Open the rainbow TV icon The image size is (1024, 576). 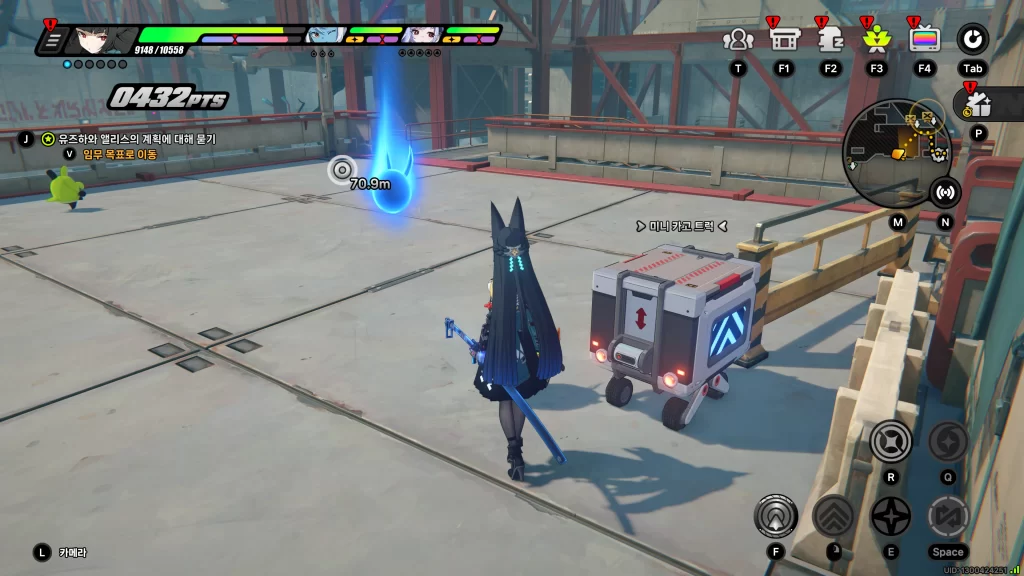[x=924, y=39]
